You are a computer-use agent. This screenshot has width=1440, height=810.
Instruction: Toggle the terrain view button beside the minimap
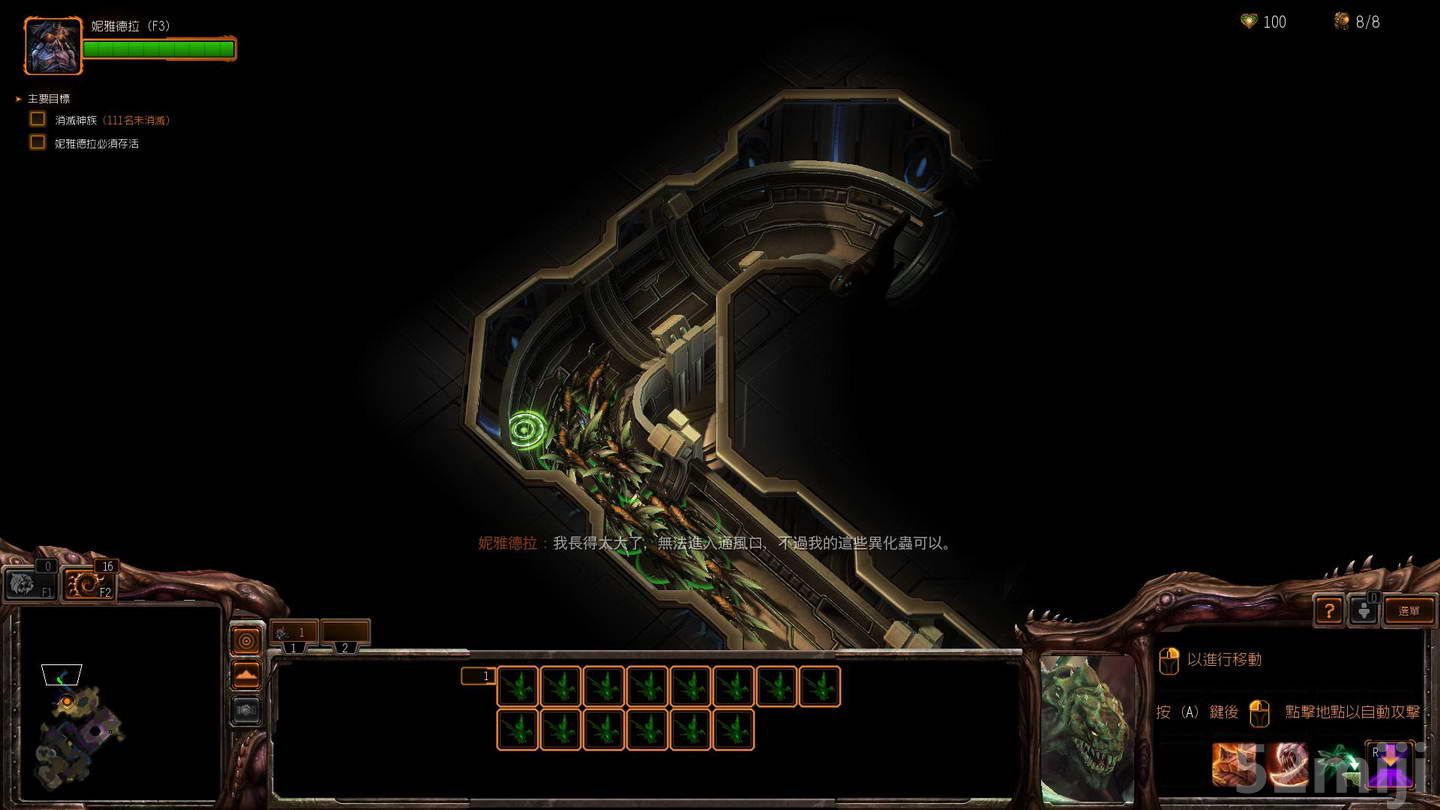[247, 674]
